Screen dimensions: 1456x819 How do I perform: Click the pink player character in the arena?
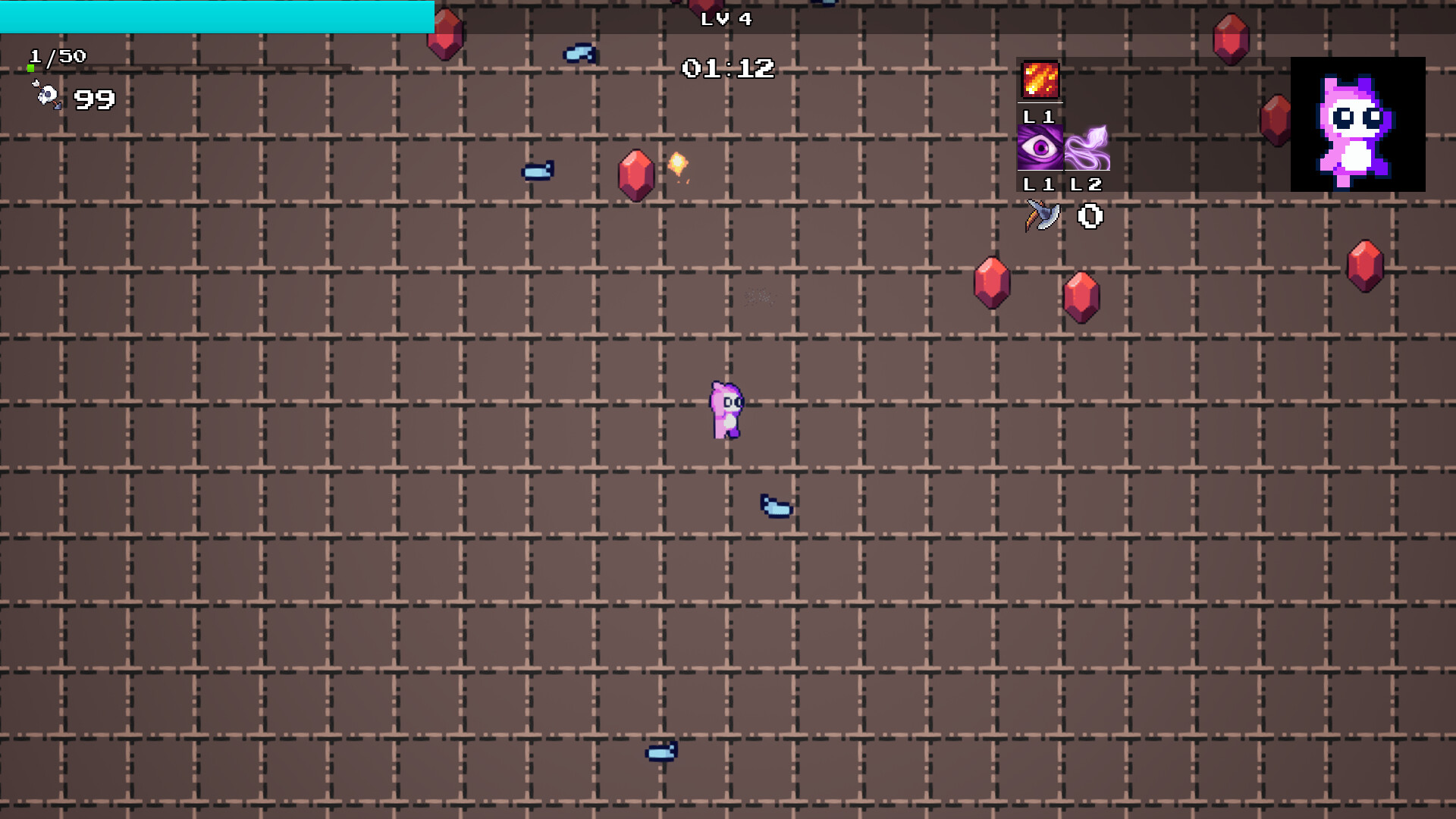click(x=726, y=409)
